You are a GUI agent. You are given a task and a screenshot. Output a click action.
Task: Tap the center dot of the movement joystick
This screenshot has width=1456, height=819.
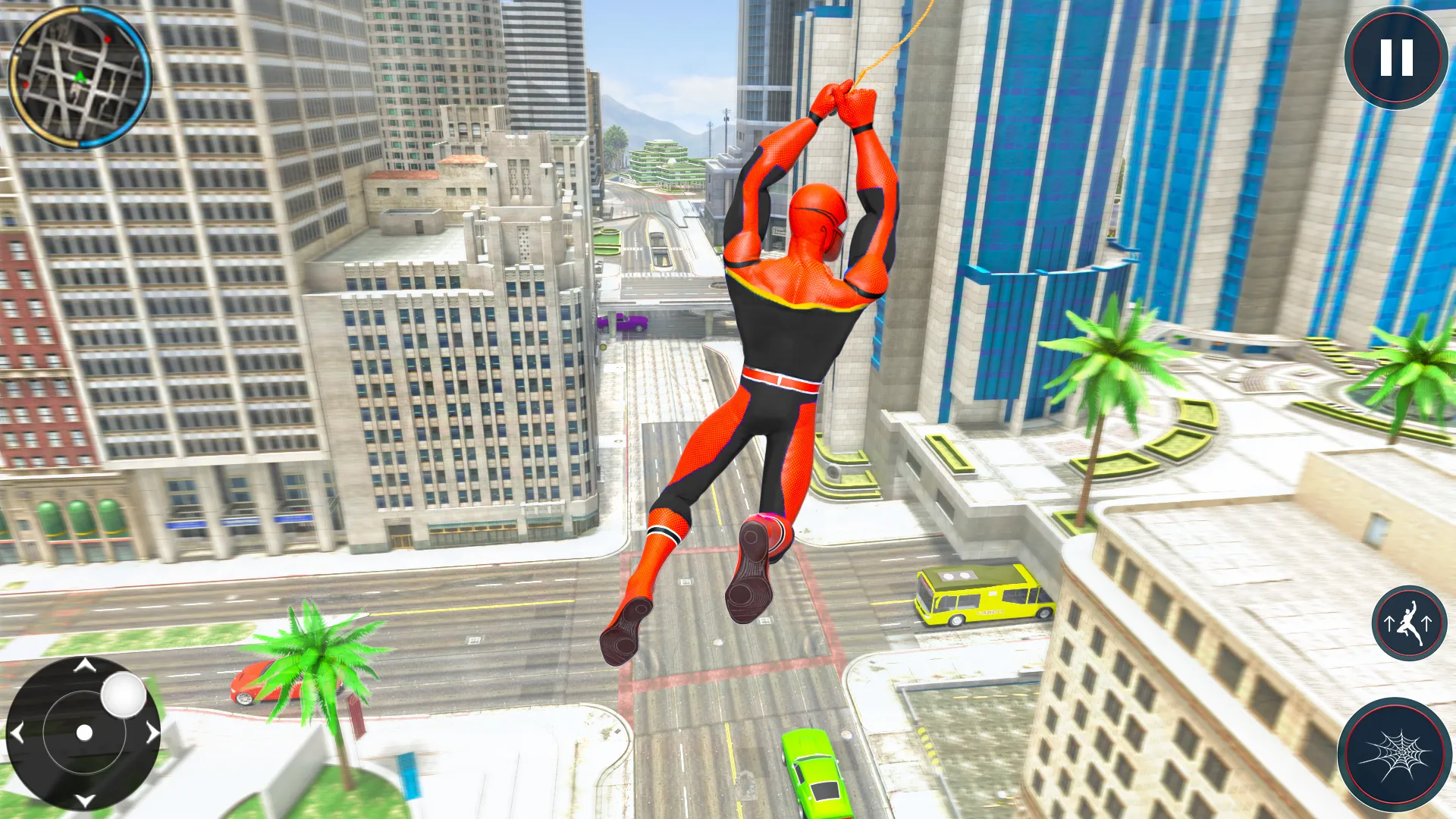click(x=83, y=733)
